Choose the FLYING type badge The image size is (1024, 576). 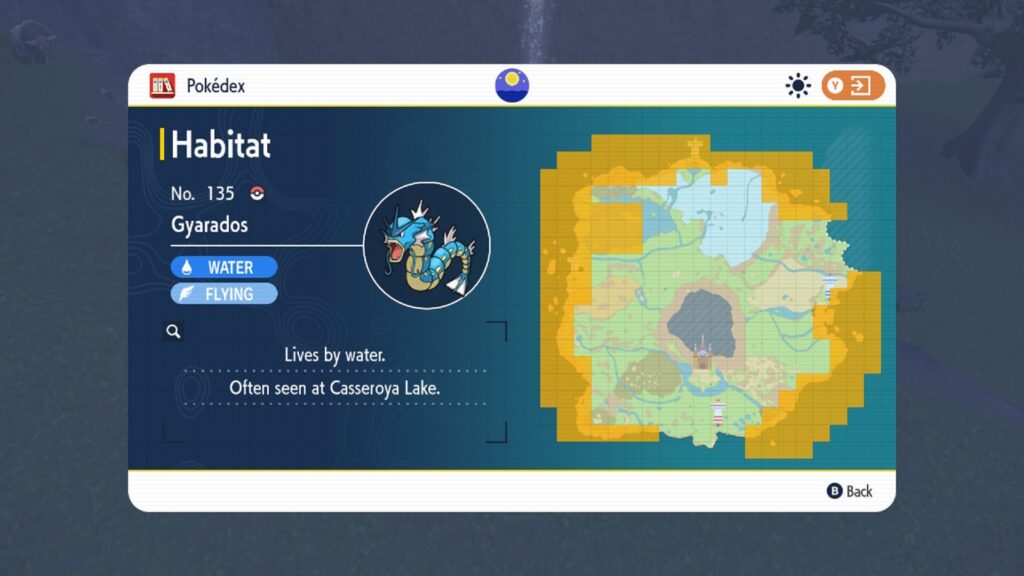pyautogui.click(x=224, y=294)
